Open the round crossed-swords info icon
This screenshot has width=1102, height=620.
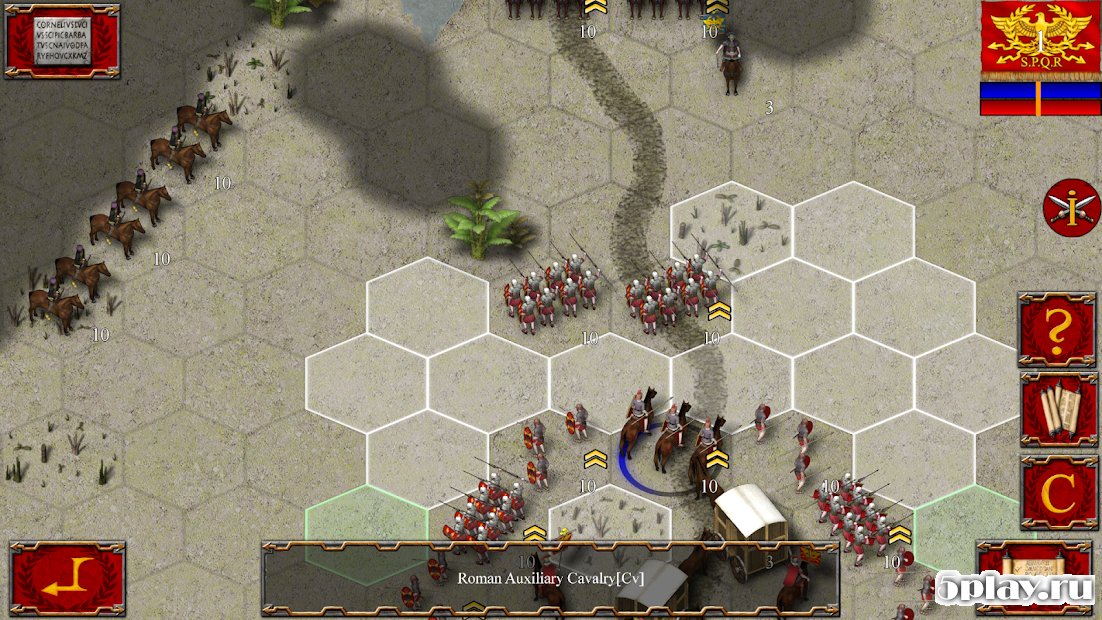click(1064, 208)
